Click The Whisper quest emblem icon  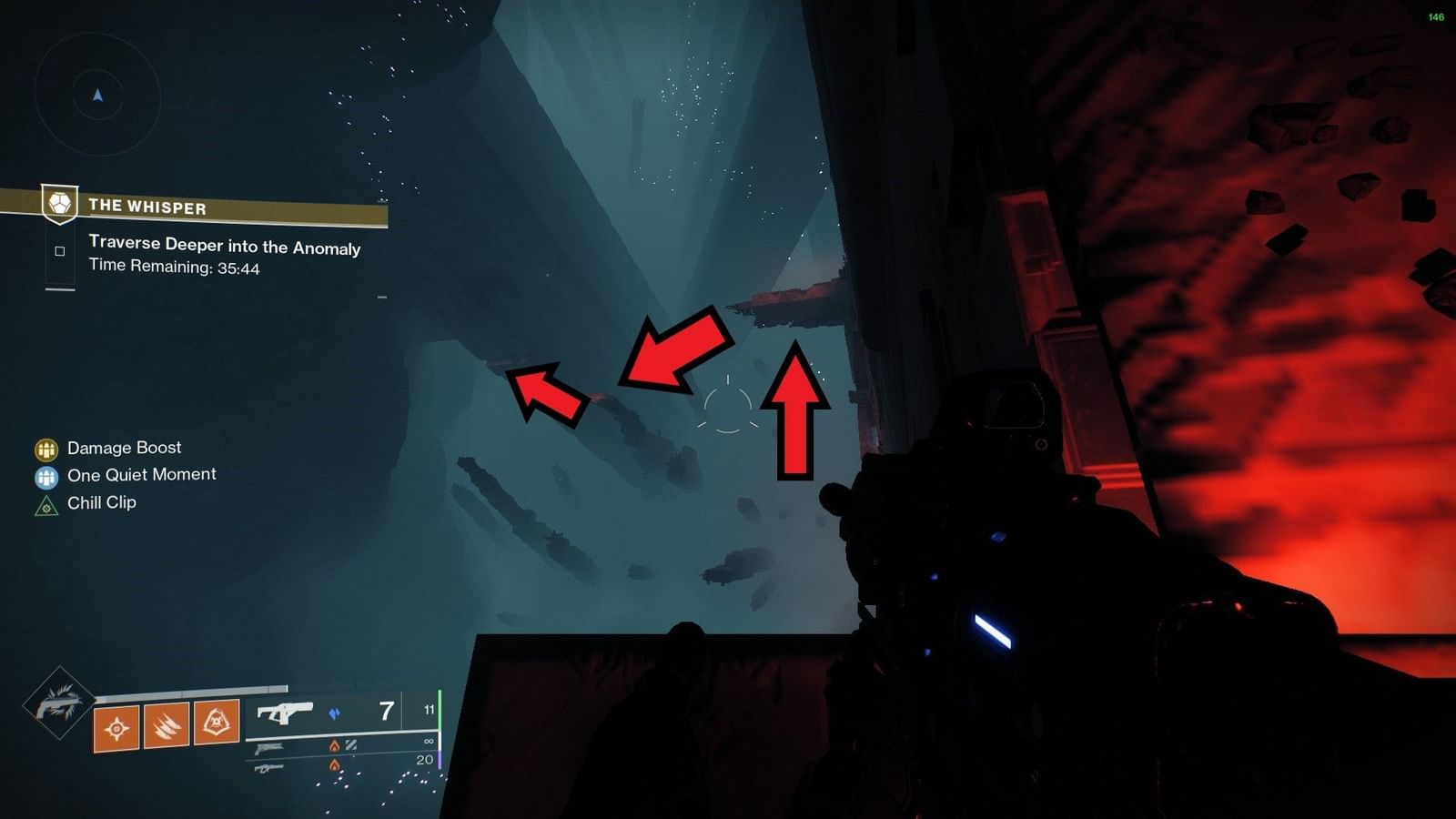[x=57, y=206]
